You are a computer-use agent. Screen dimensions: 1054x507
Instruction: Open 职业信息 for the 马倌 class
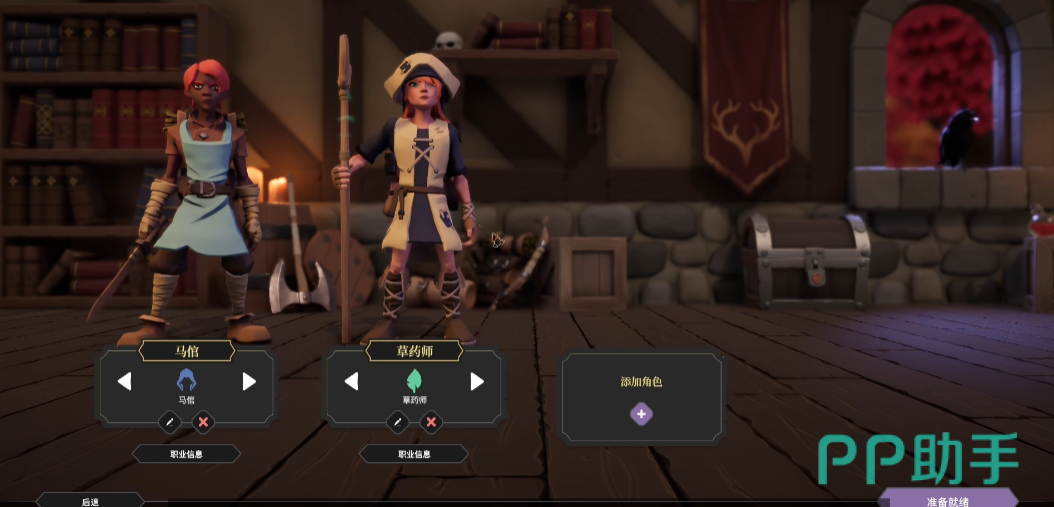click(186, 454)
